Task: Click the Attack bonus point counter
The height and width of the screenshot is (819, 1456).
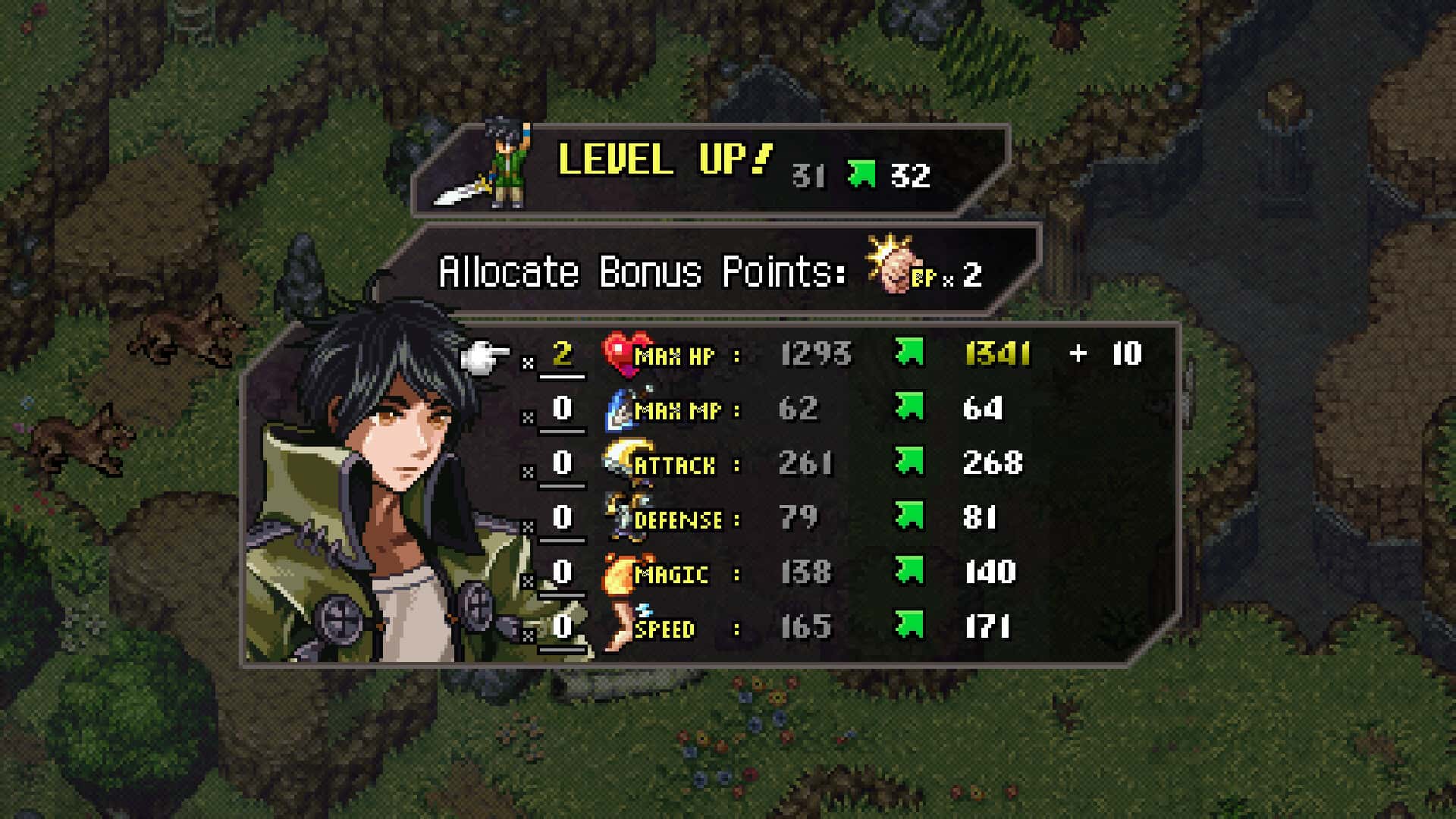Action: [x=562, y=463]
